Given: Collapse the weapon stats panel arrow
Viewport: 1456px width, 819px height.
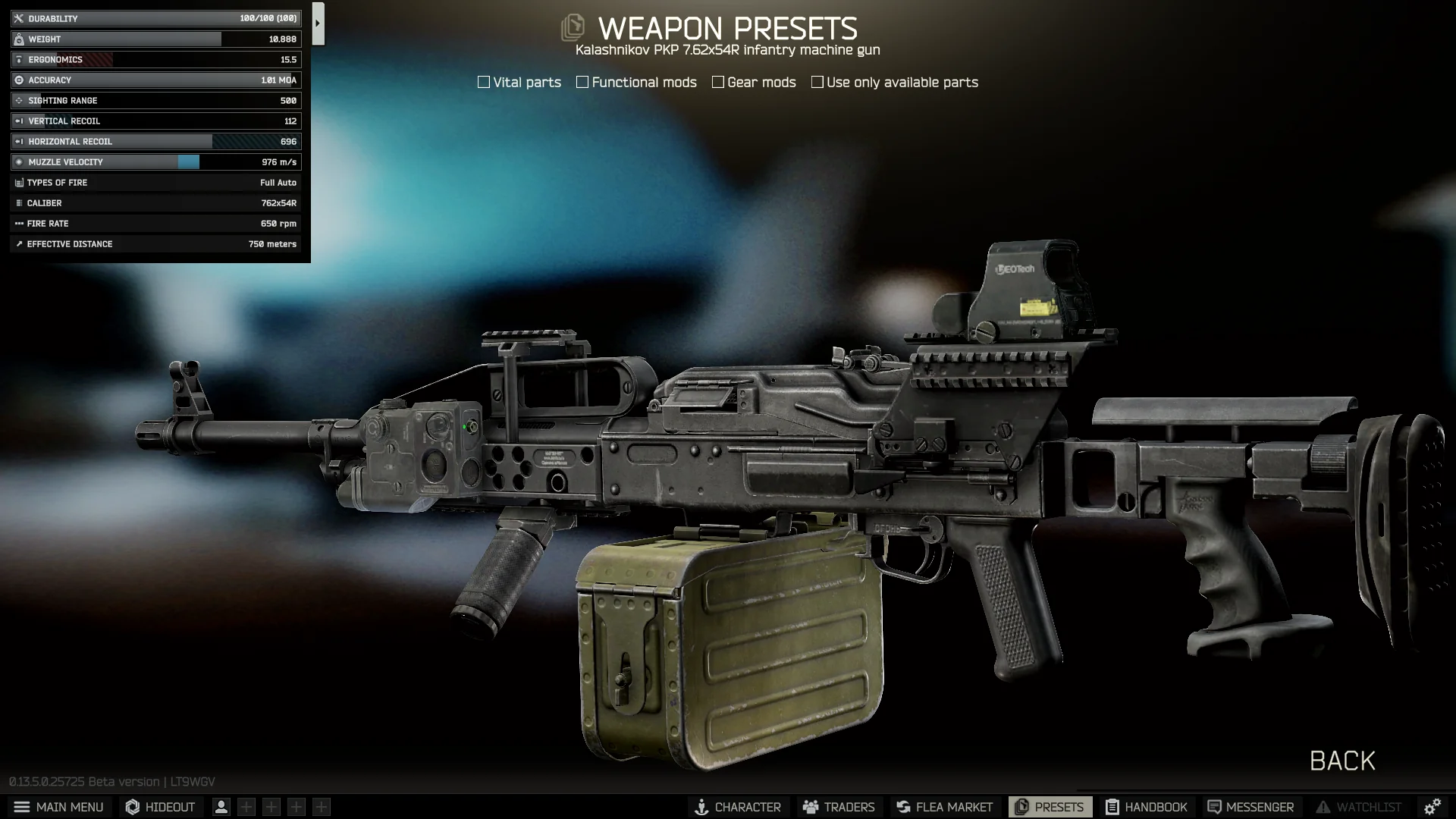Looking at the screenshot, I should [x=318, y=24].
